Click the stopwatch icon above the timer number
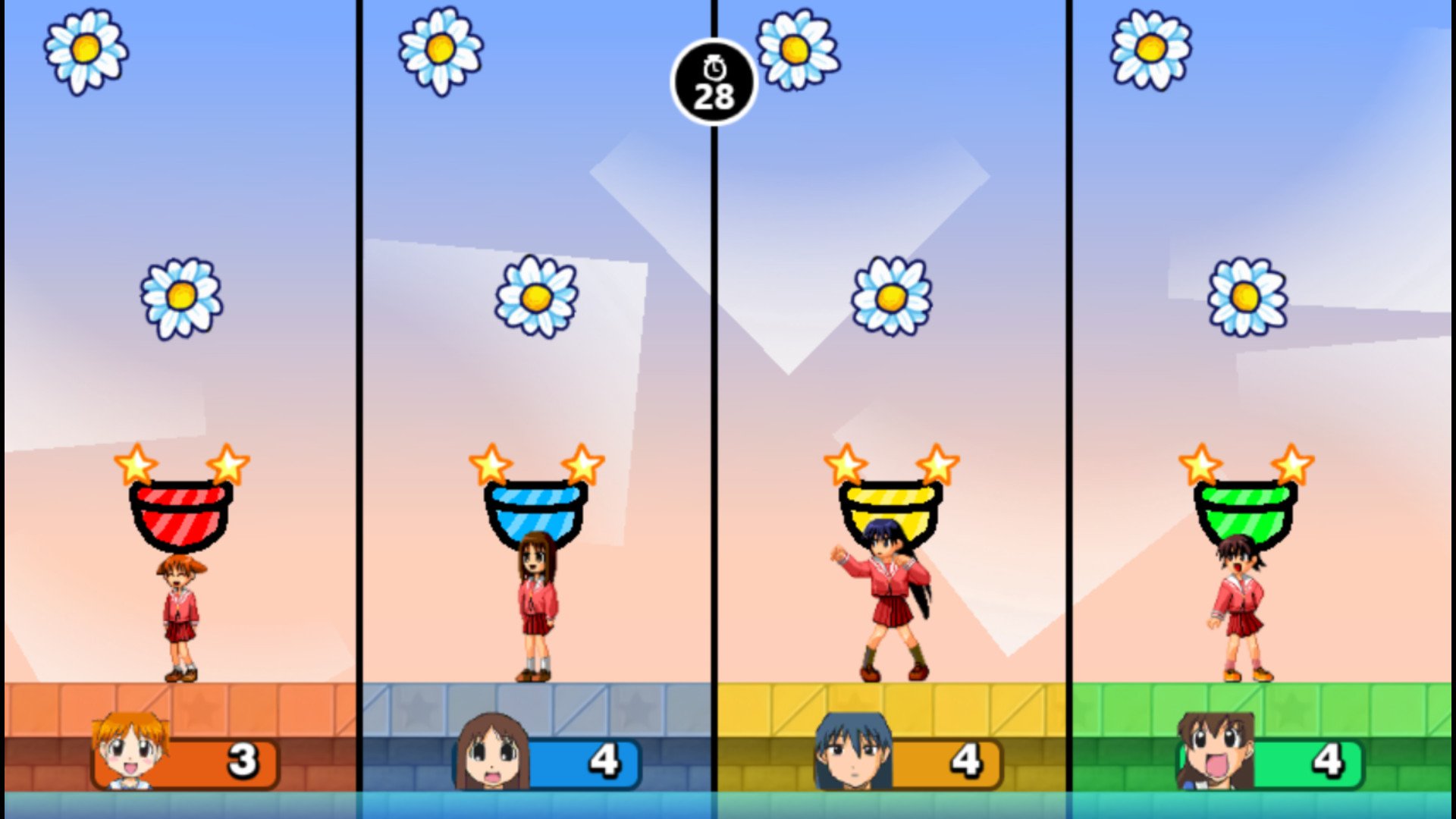Image resolution: width=1456 pixels, height=819 pixels. tap(714, 67)
